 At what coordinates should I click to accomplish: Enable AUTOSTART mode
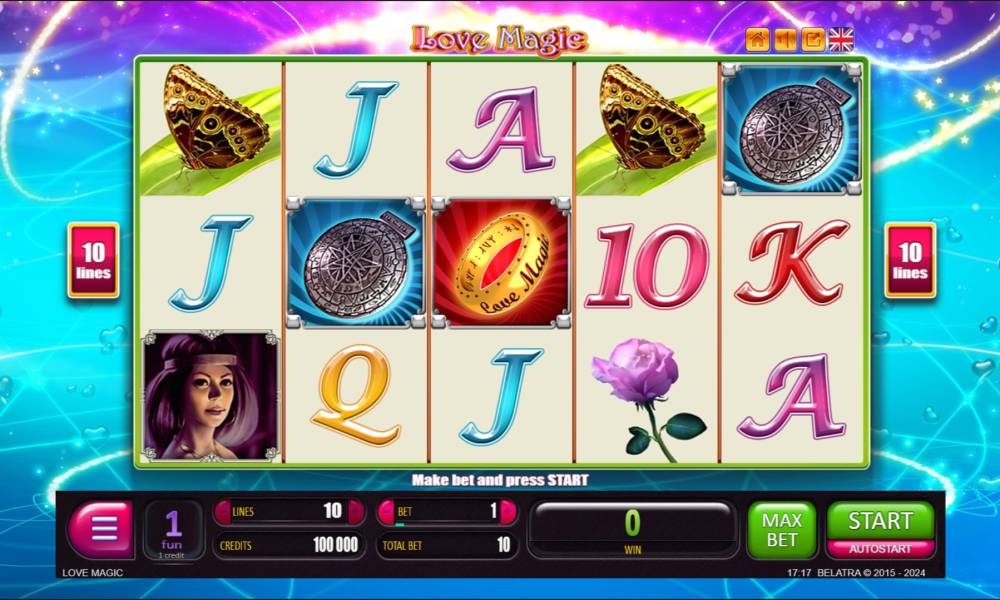pos(880,549)
